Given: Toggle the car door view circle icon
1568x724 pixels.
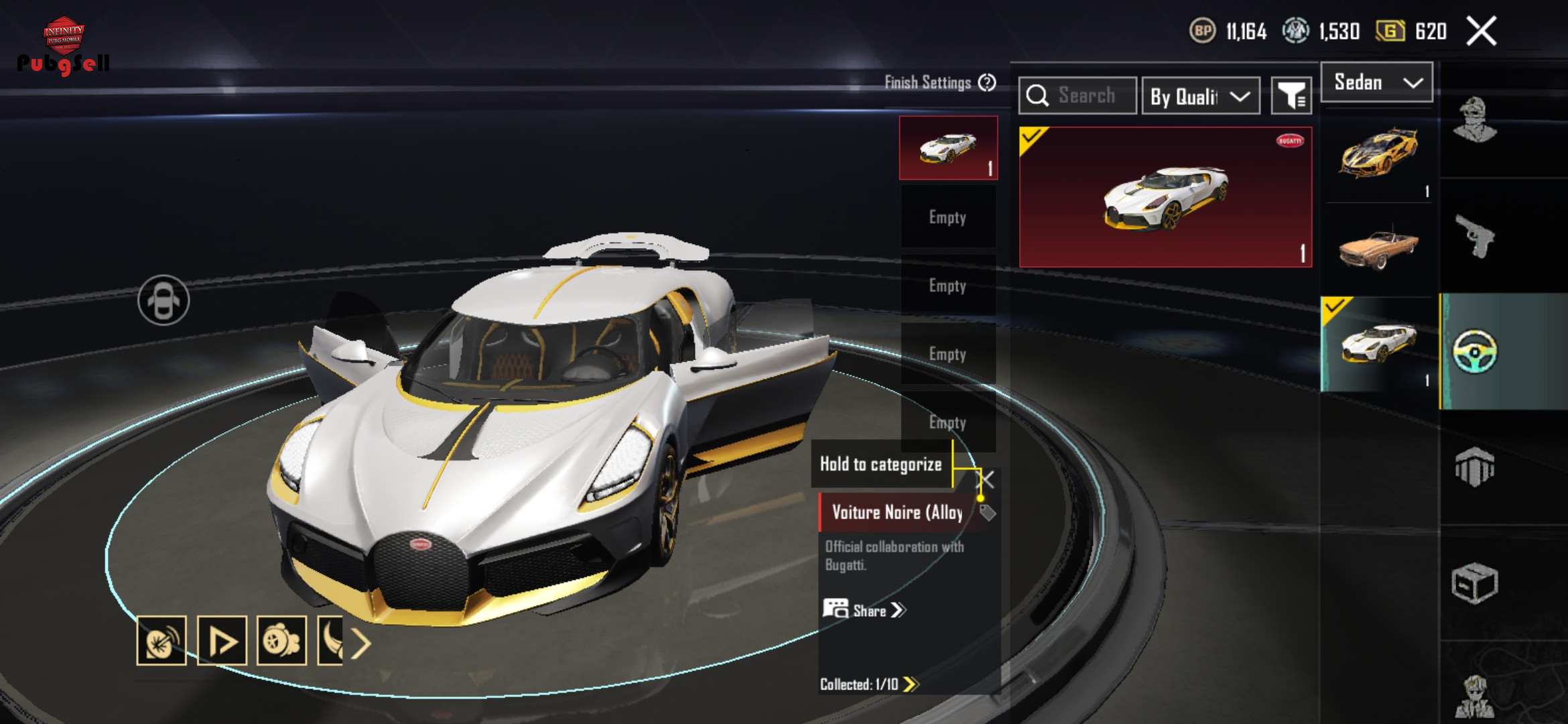Looking at the screenshot, I should click(164, 300).
